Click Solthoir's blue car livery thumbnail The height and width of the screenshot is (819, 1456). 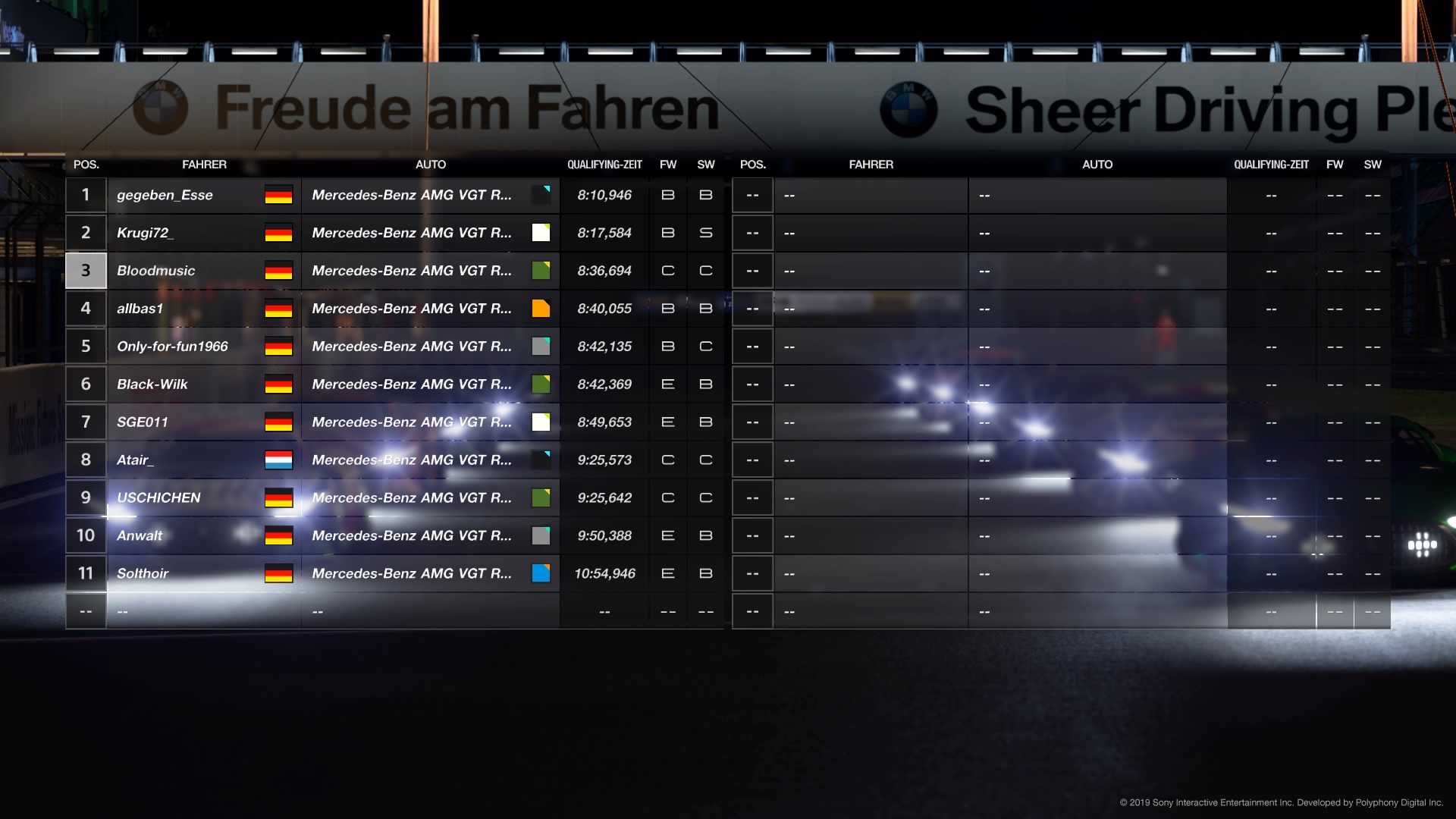point(541,573)
